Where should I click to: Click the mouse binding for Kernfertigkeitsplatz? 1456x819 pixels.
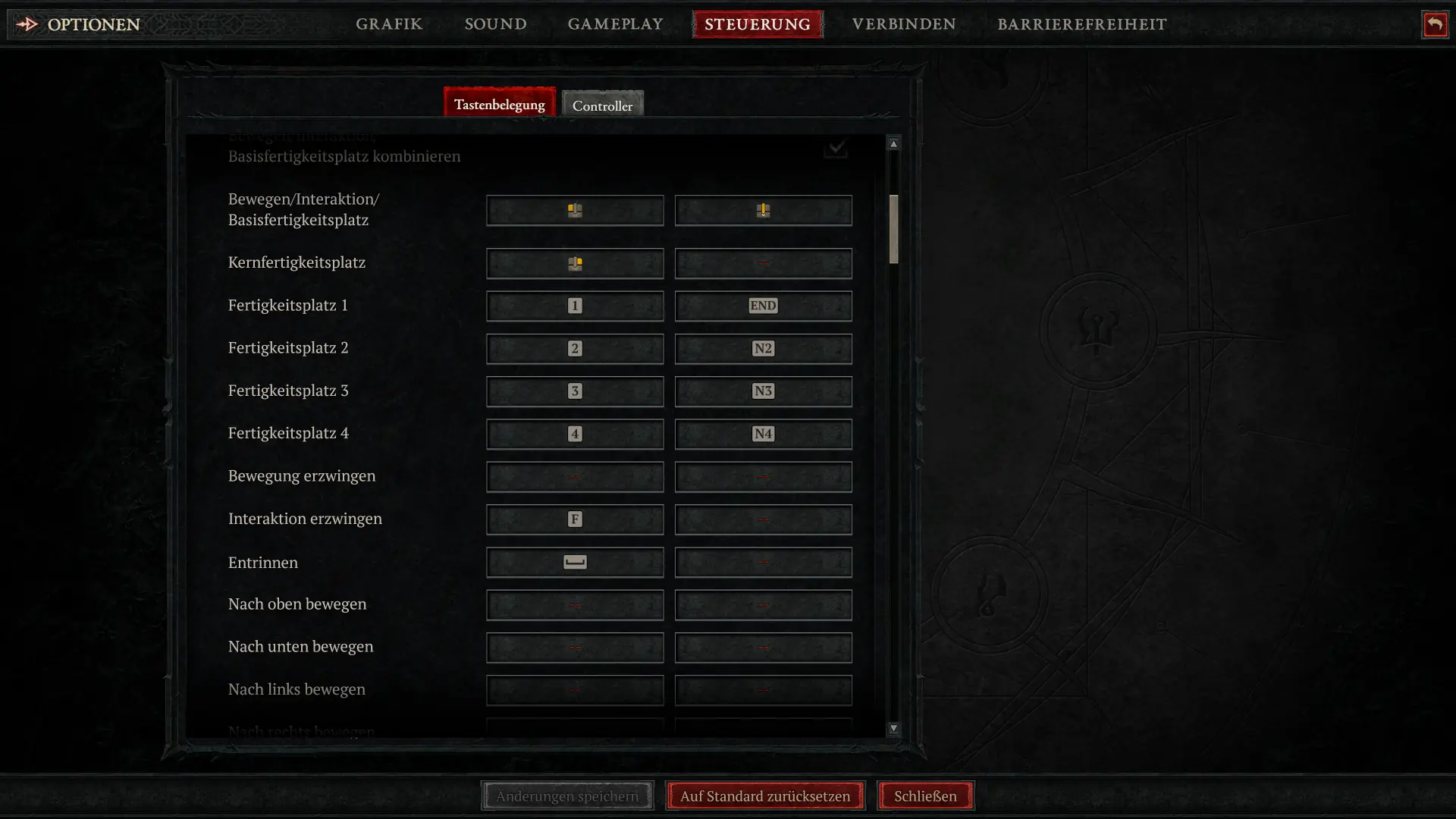click(574, 263)
